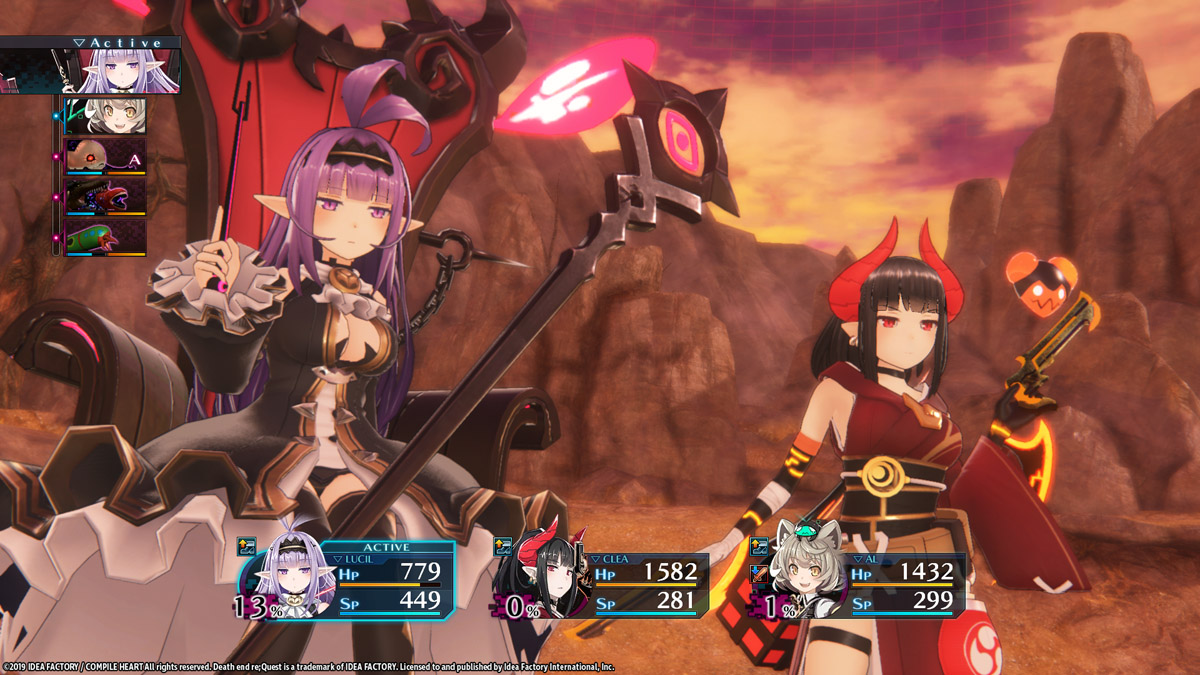
Task: Inspect the buff icon beside Clea's portrait
Action: (x=504, y=547)
